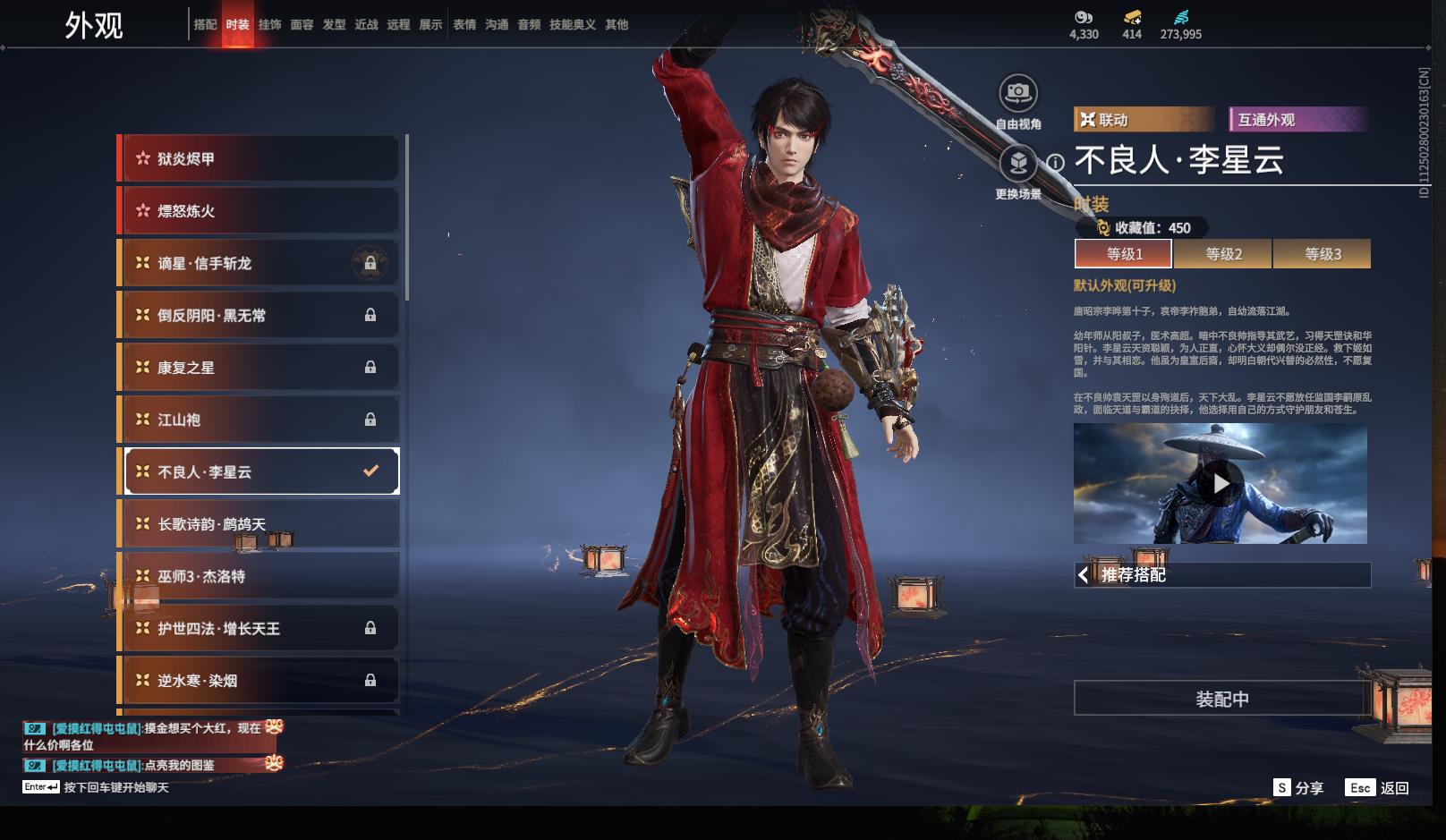Viewport: 1446px width, 840px height.
Task: Switch to the 挂饰 tab
Action: coord(269,24)
